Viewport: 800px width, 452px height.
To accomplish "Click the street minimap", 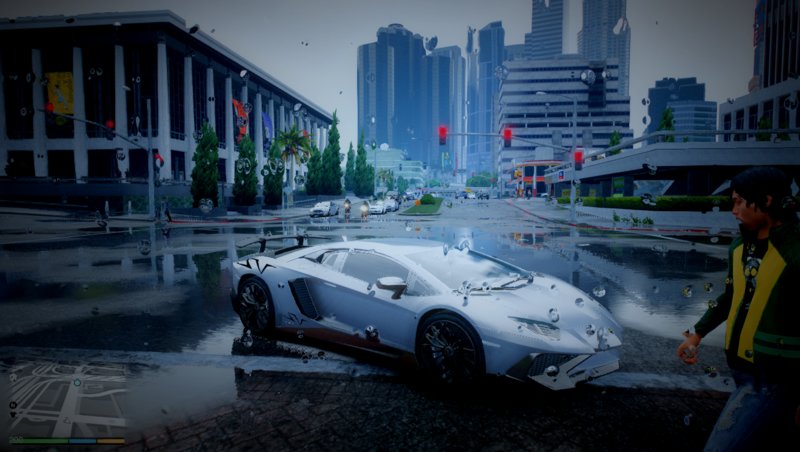I will (66, 400).
